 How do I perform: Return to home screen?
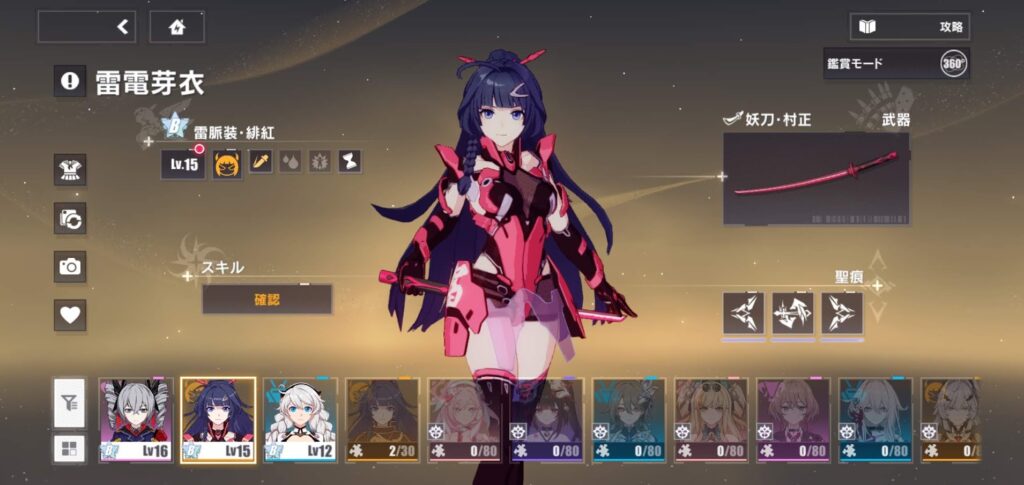click(x=177, y=27)
